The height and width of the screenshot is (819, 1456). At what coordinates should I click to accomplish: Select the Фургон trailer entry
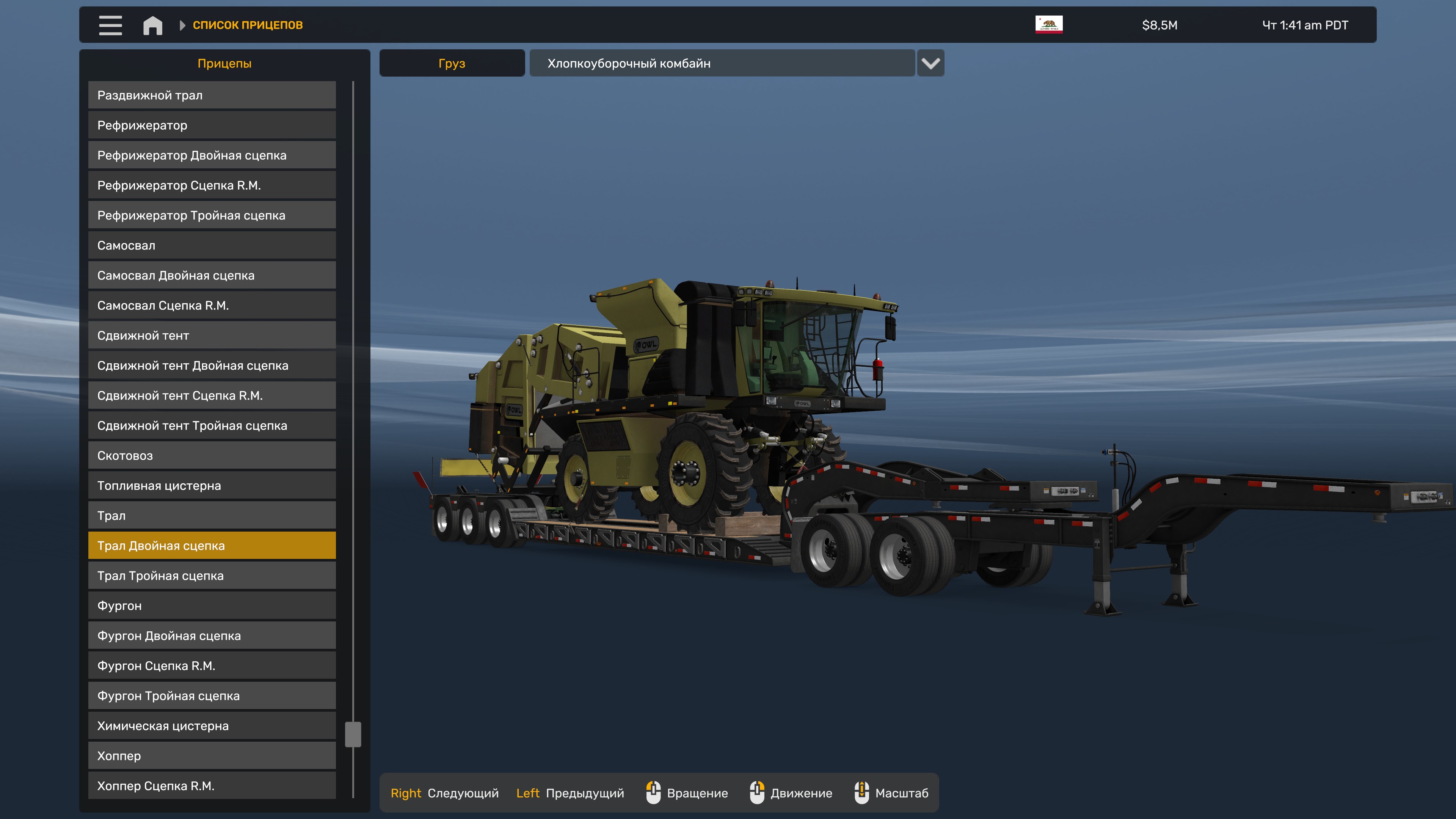pyautogui.click(x=212, y=606)
